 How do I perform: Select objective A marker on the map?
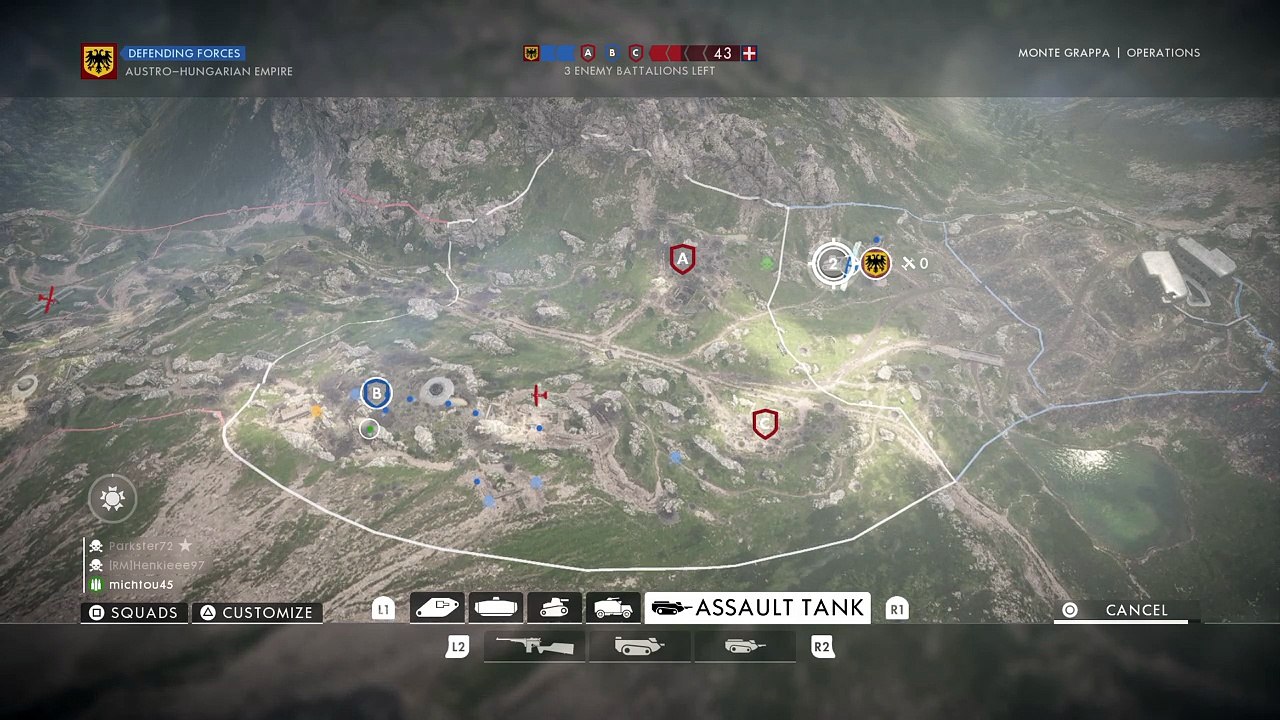click(x=683, y=260)
